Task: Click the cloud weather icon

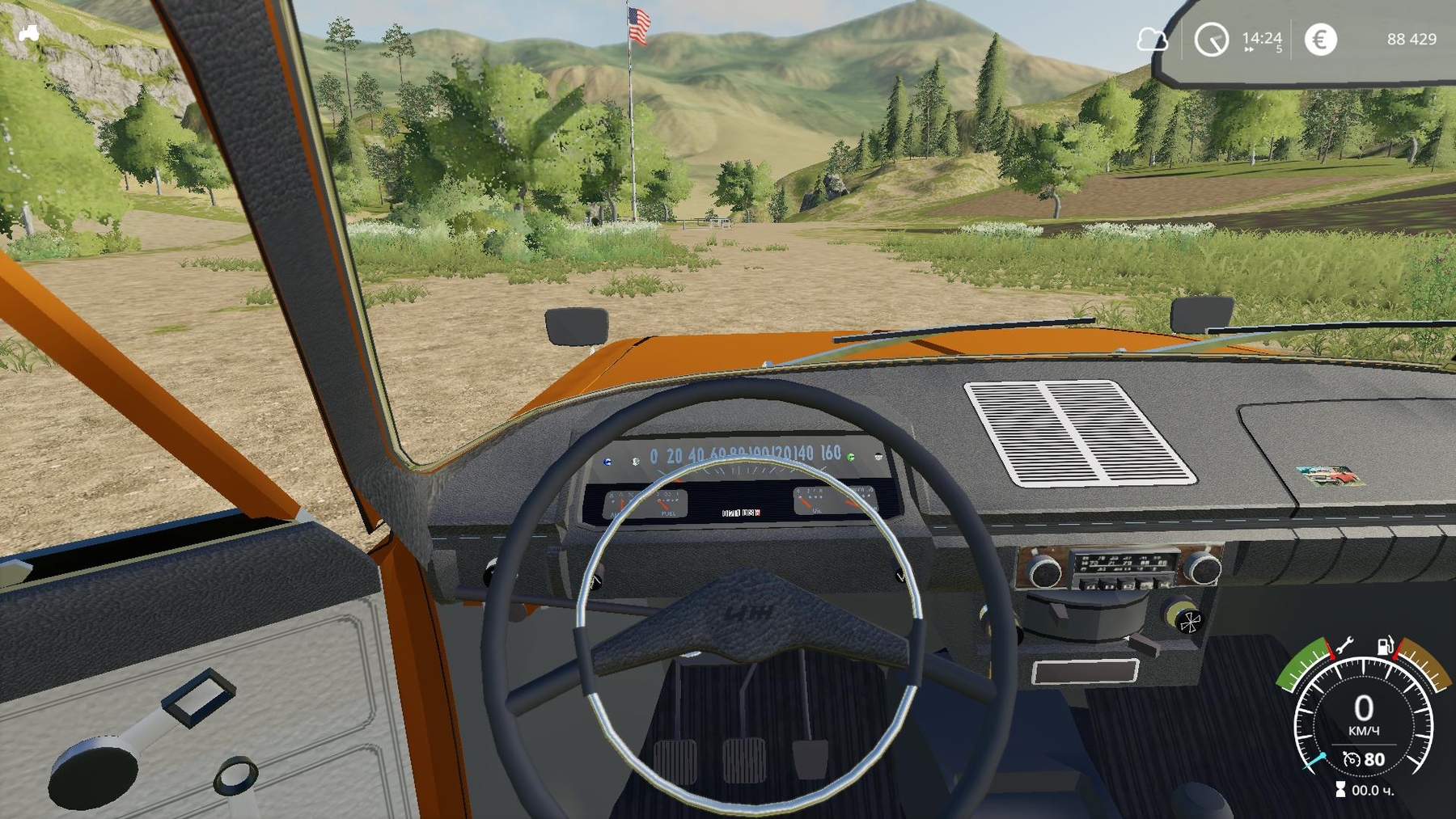Action: click(x=1152, y=39)
